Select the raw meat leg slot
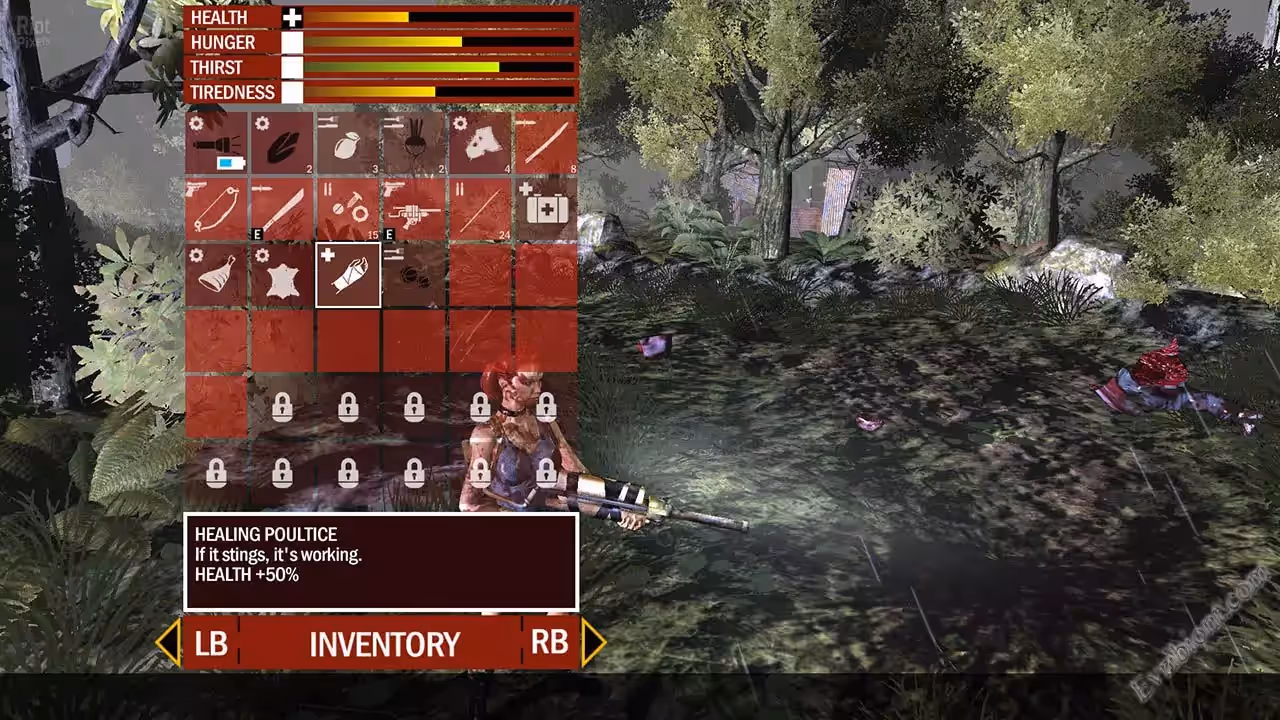 (x=216, y=275)
